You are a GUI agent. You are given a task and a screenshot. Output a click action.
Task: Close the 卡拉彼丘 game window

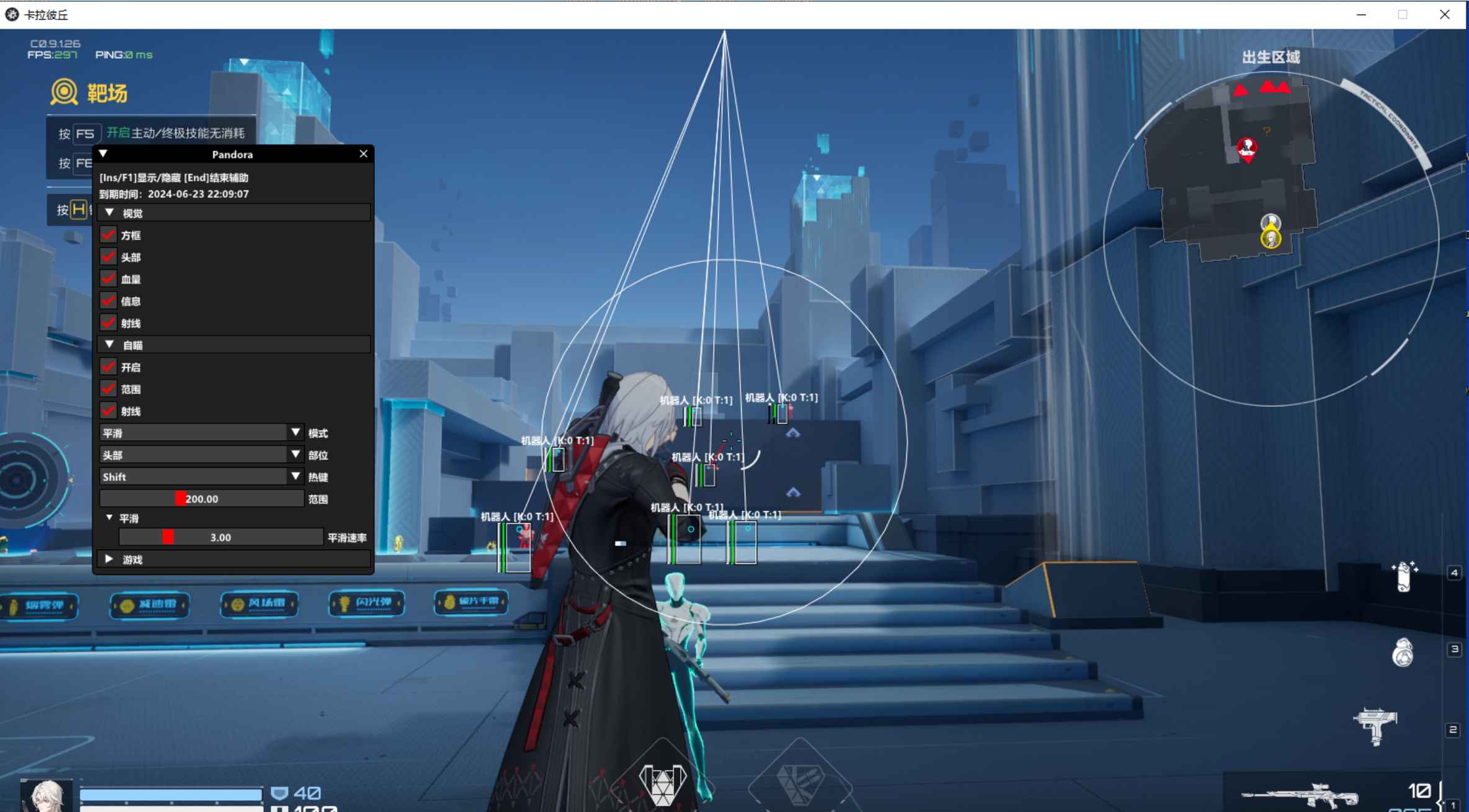point(1445,15)
